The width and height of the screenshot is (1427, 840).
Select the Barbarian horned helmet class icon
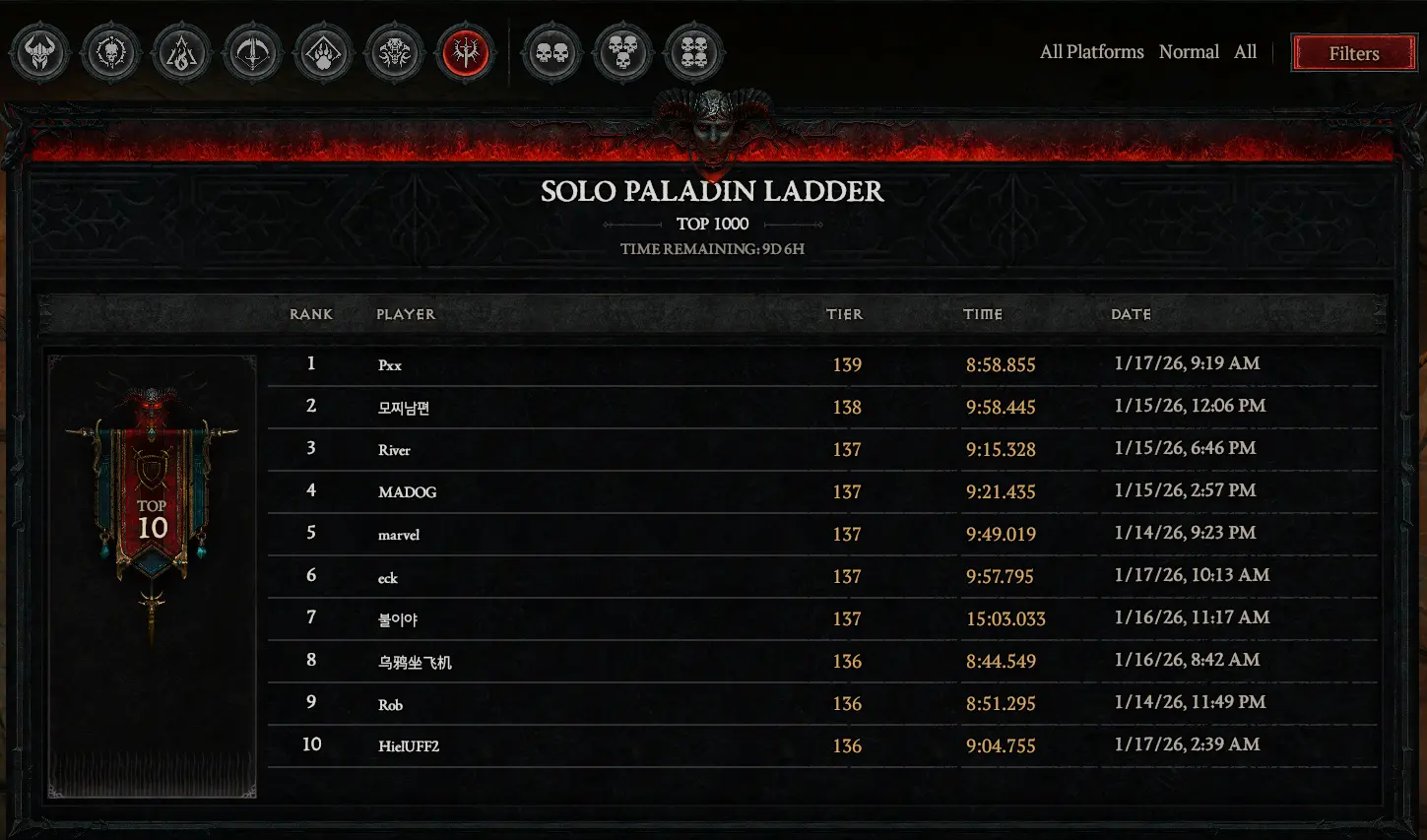tap(39, 53)
